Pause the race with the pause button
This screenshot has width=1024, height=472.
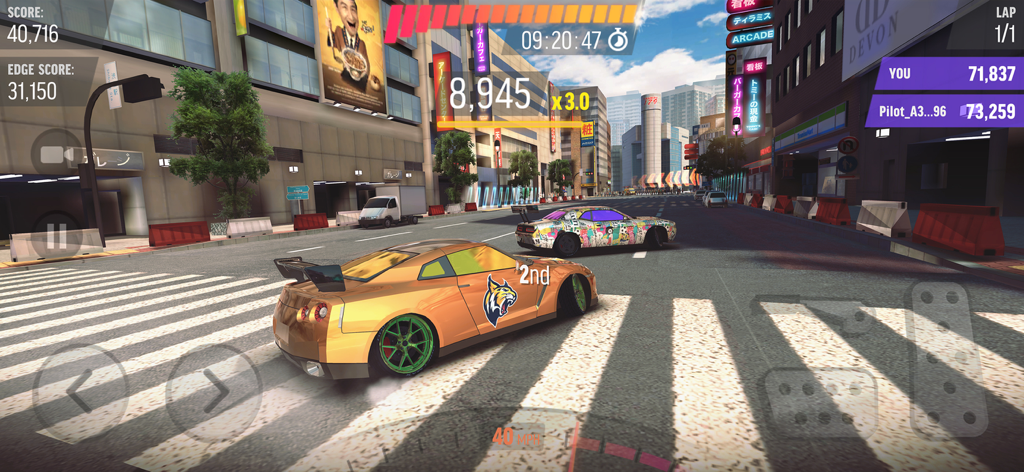[x=56, y=238]
